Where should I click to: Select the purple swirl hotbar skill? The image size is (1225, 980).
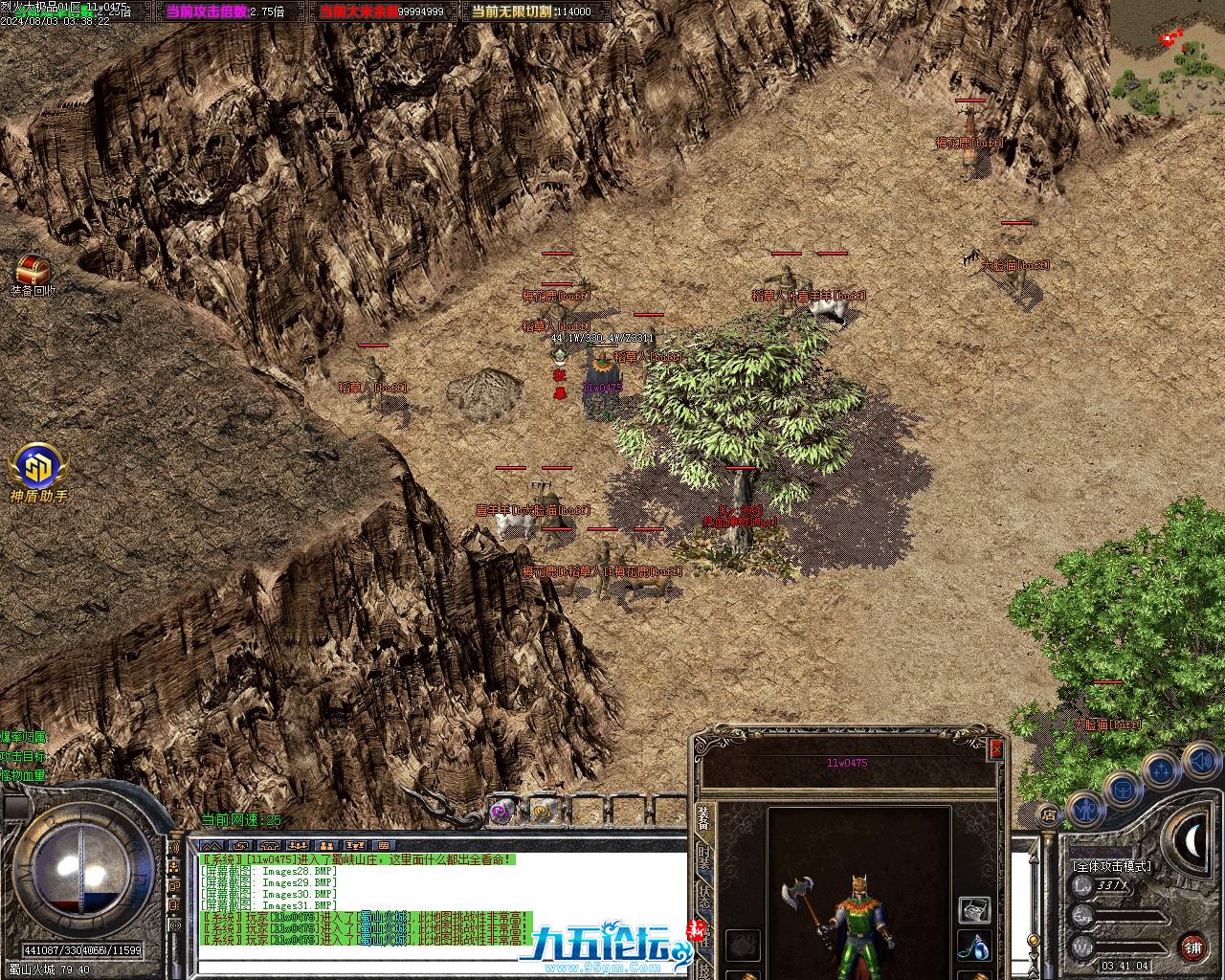point(501,812)
